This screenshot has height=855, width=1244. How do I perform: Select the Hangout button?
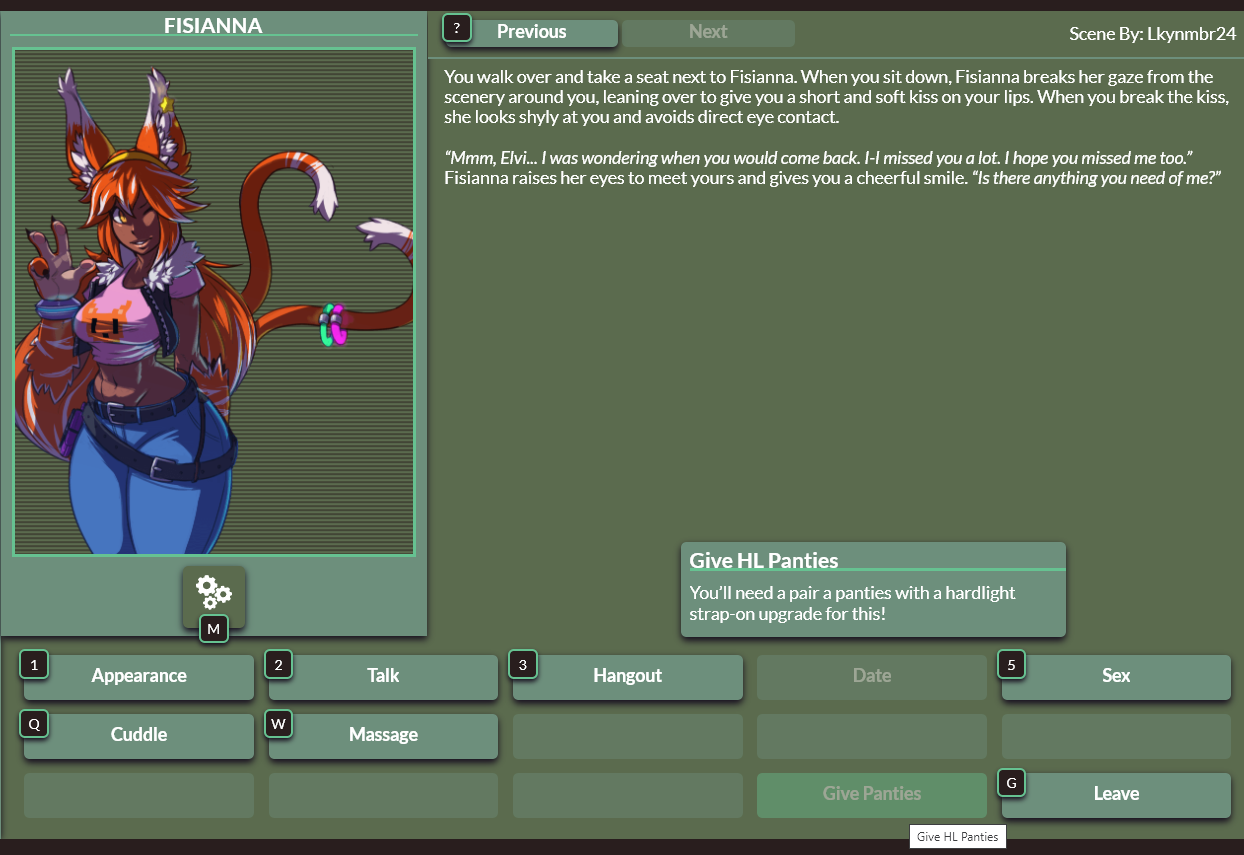point(627,676)
